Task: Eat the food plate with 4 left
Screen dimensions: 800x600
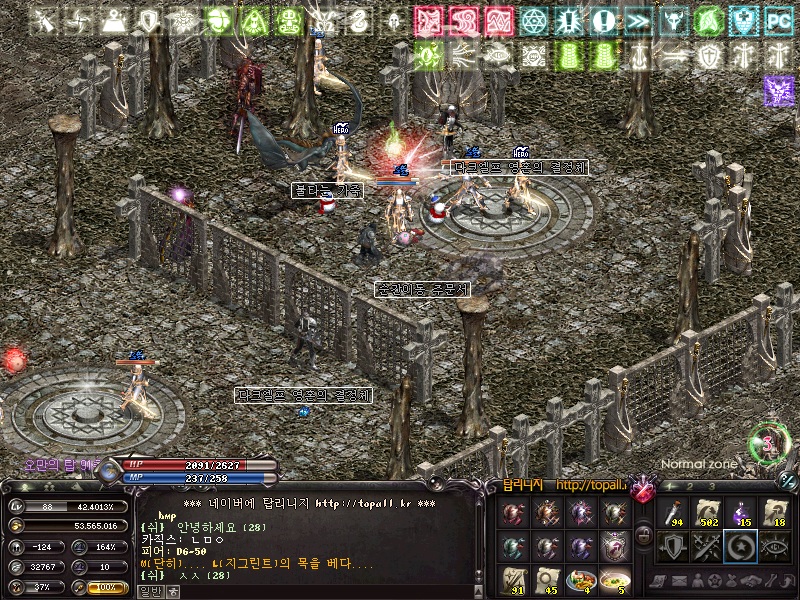Action: click(581, 581)
